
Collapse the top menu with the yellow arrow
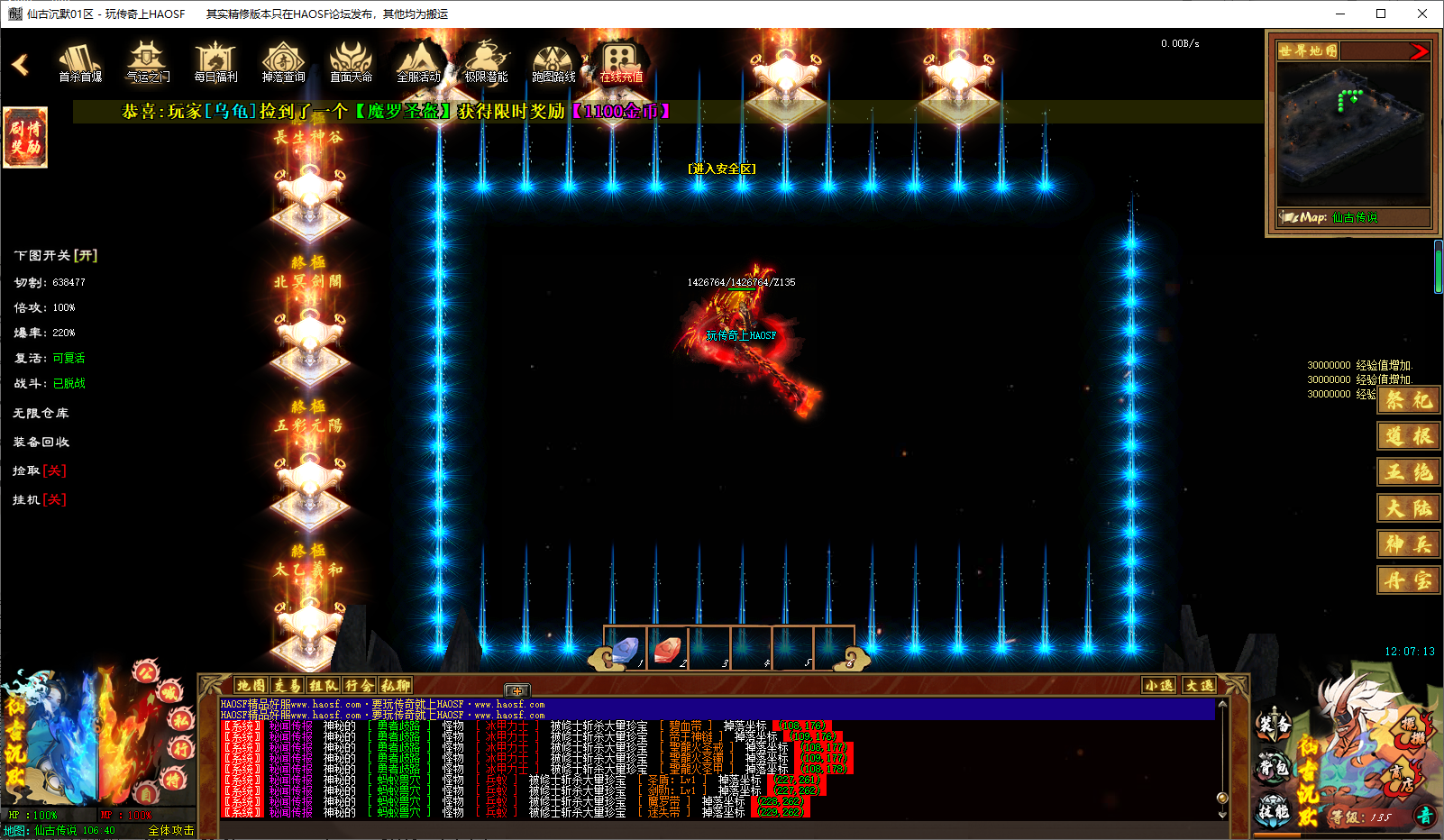click(x=21, y=65)
